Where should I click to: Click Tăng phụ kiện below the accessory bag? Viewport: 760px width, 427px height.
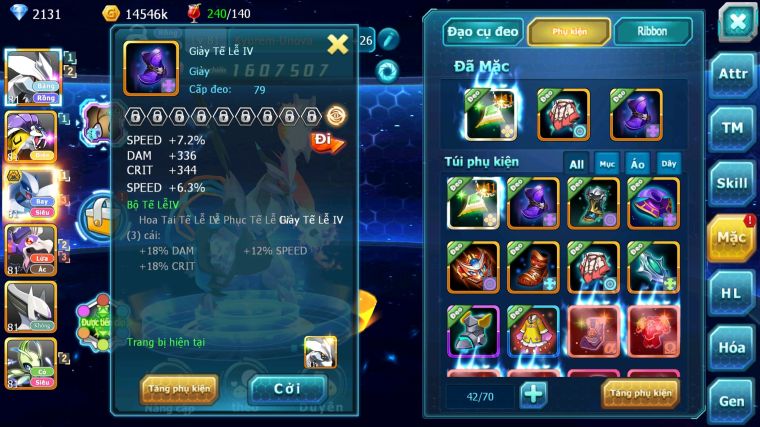point(640,394)
